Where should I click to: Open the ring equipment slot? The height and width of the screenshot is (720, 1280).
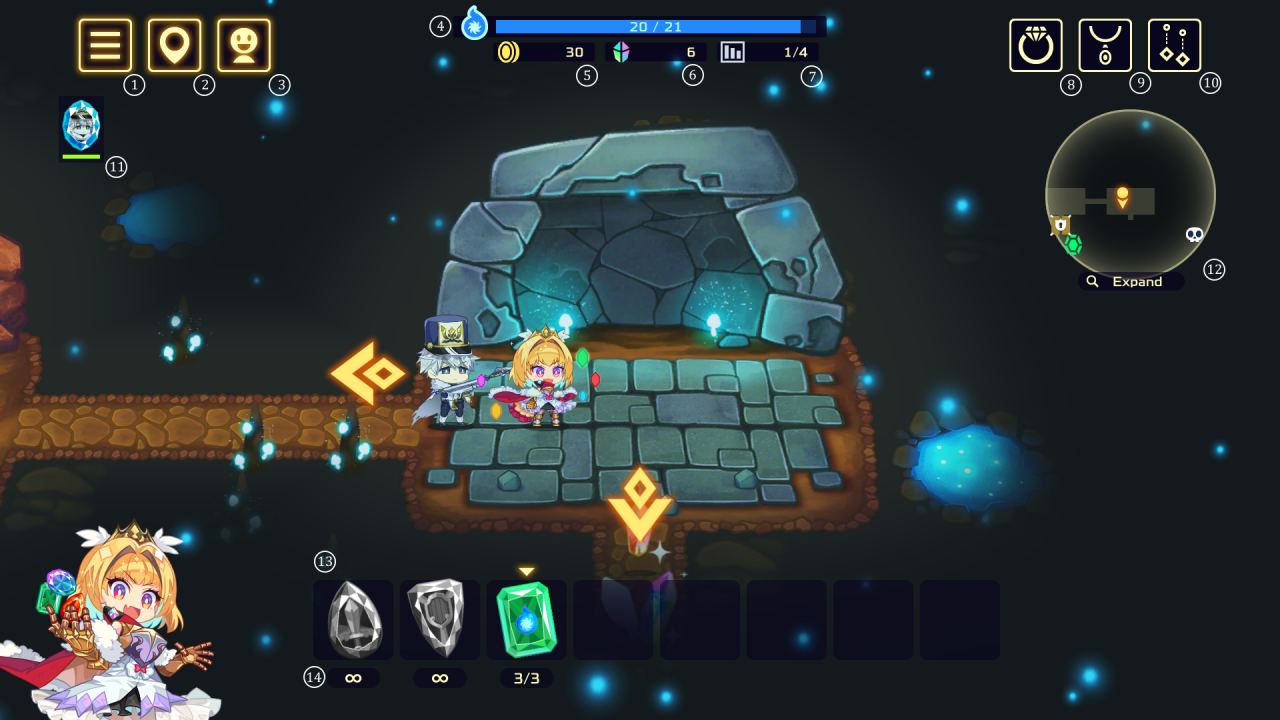tap(1036, 46)
